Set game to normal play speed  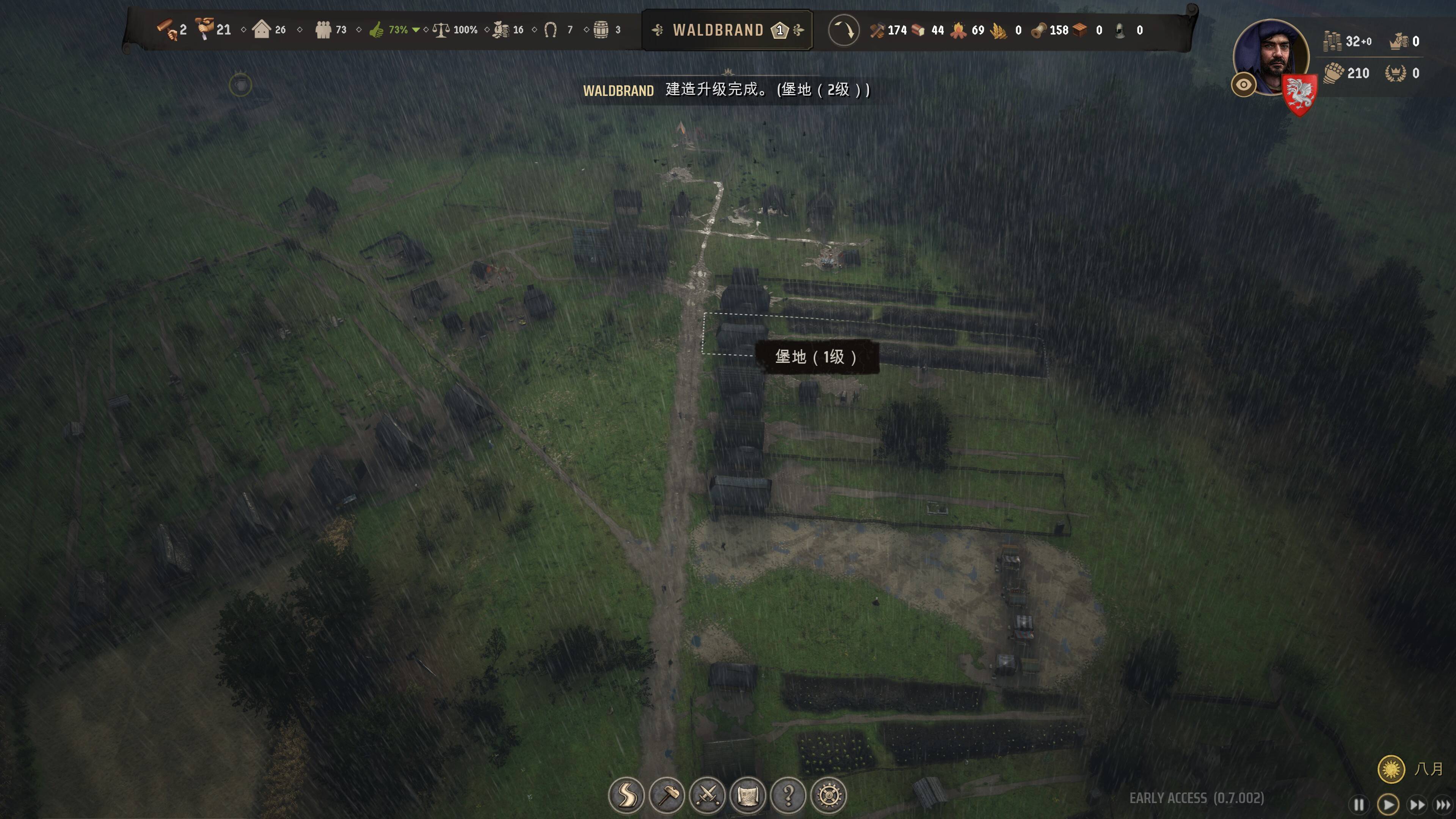(1388, 804)
